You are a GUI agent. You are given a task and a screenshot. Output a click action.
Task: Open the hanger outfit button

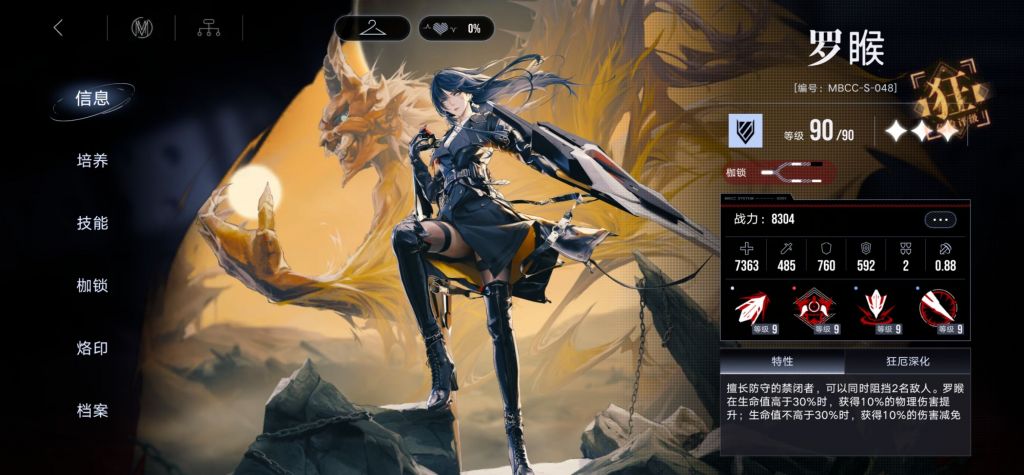(x=372, y=28)
